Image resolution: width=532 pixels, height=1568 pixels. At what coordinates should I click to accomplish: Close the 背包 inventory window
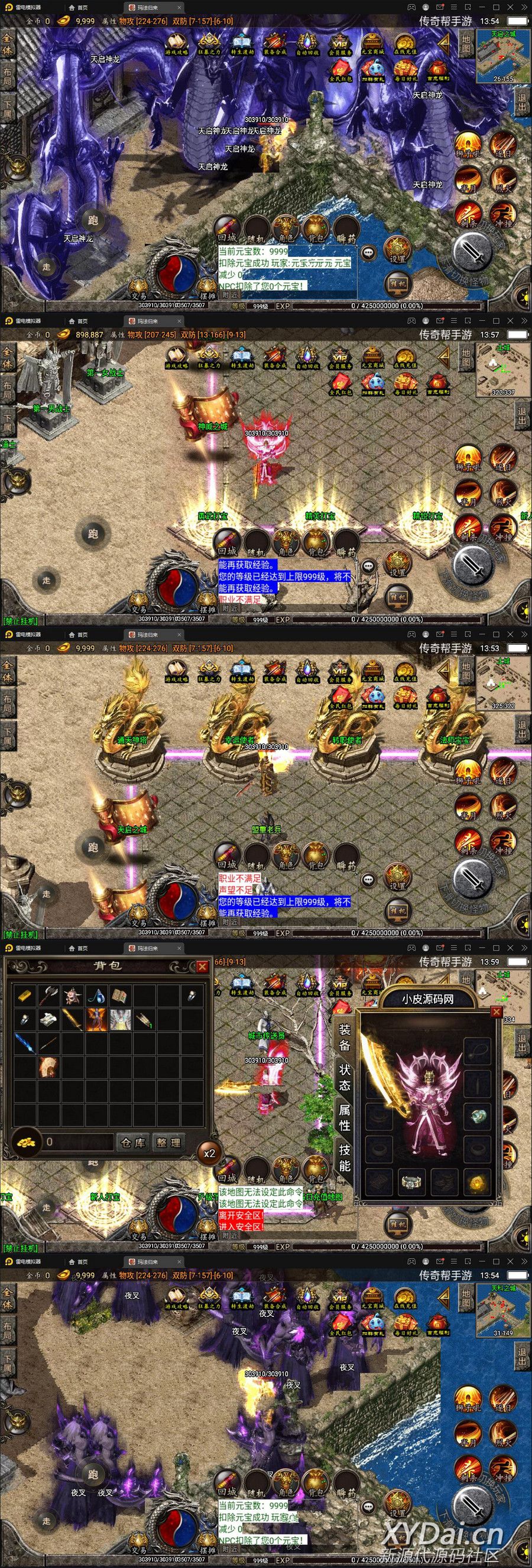[x=202, y=966]
